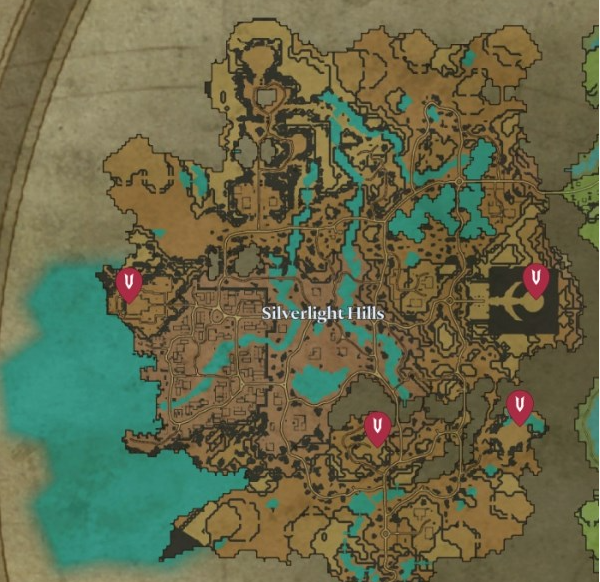Click the V marker beside the western lake shore
This screenshot has width=600, height=582.
pyautogui.click(x=128, y=283)
